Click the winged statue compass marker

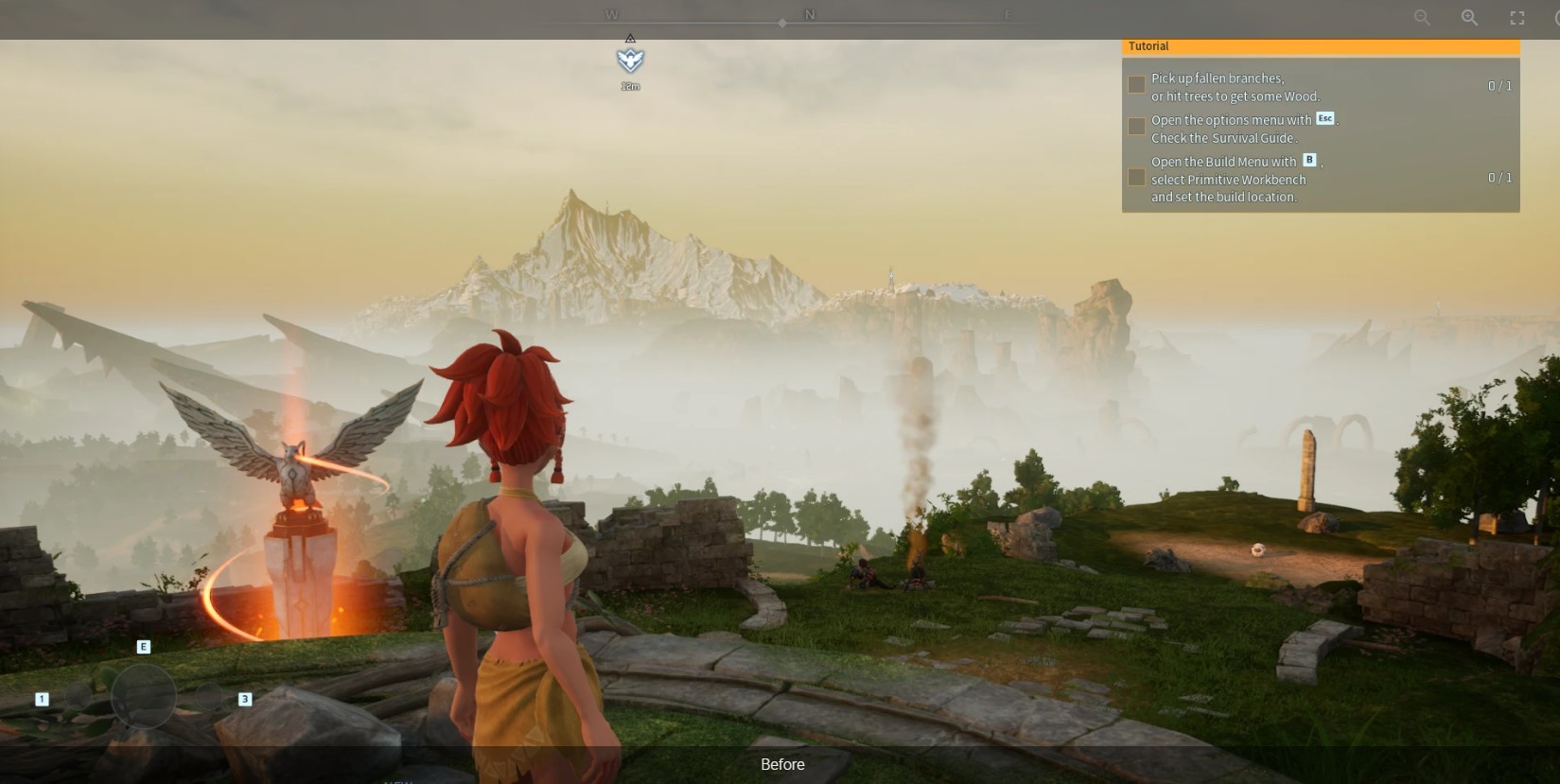point(630,61)
